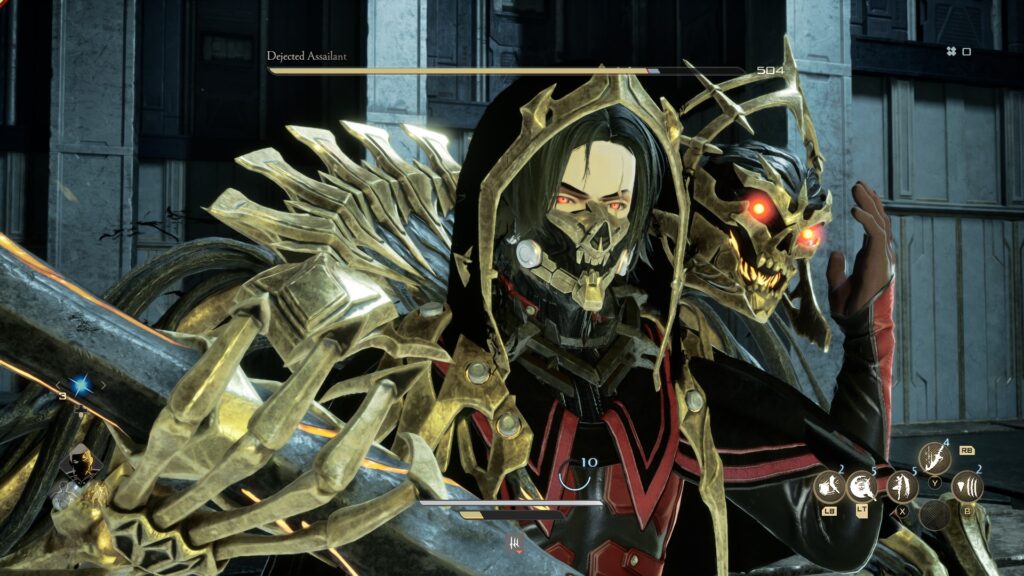Screen dimensions: 1024x576
Task: Select the standing figure strike skill
Action: tap(902, 487)
